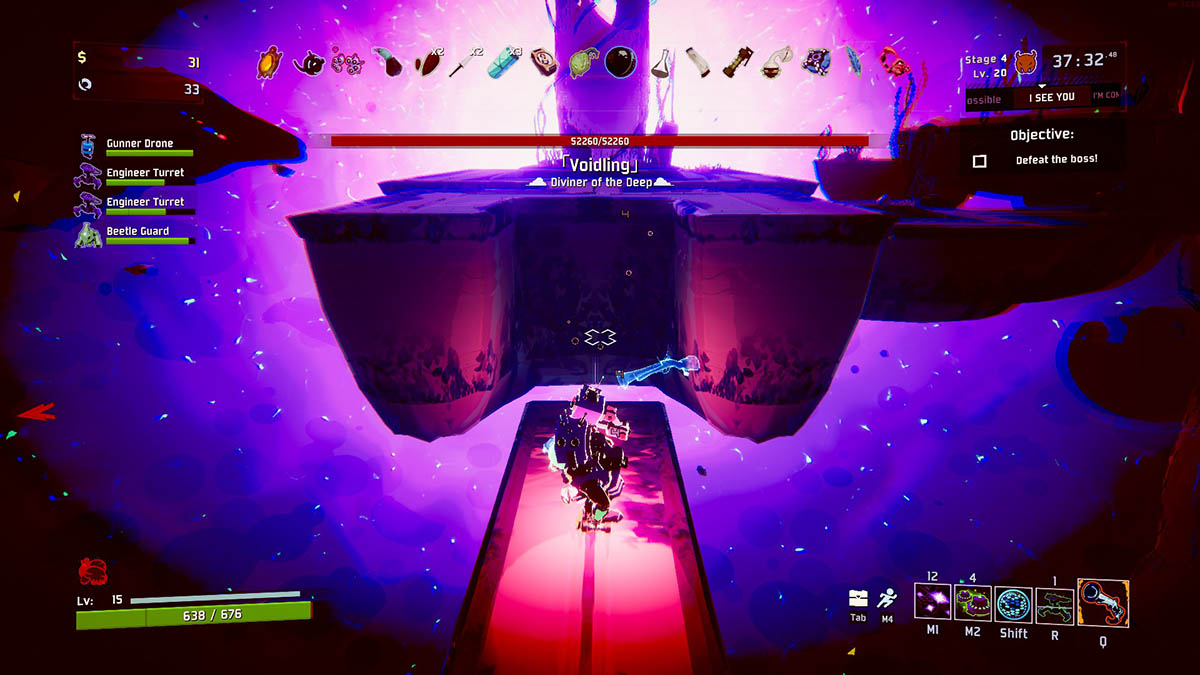
Task: Deploy a turret with the special skill icon
Action: [1054, 605]
